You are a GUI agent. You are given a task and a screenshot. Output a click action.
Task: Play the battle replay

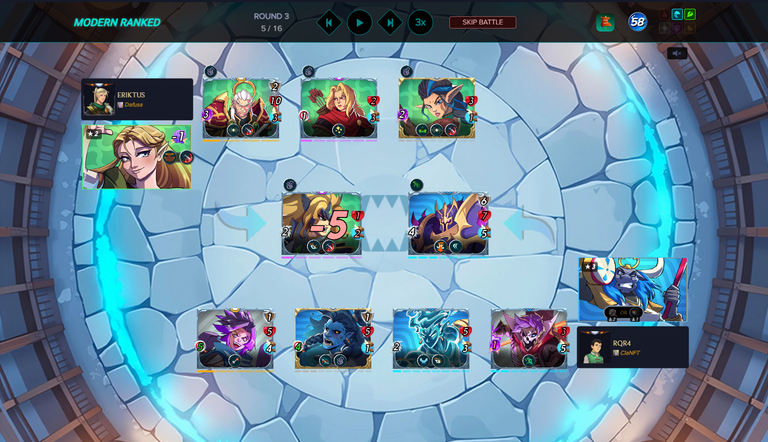coord(360,22)
